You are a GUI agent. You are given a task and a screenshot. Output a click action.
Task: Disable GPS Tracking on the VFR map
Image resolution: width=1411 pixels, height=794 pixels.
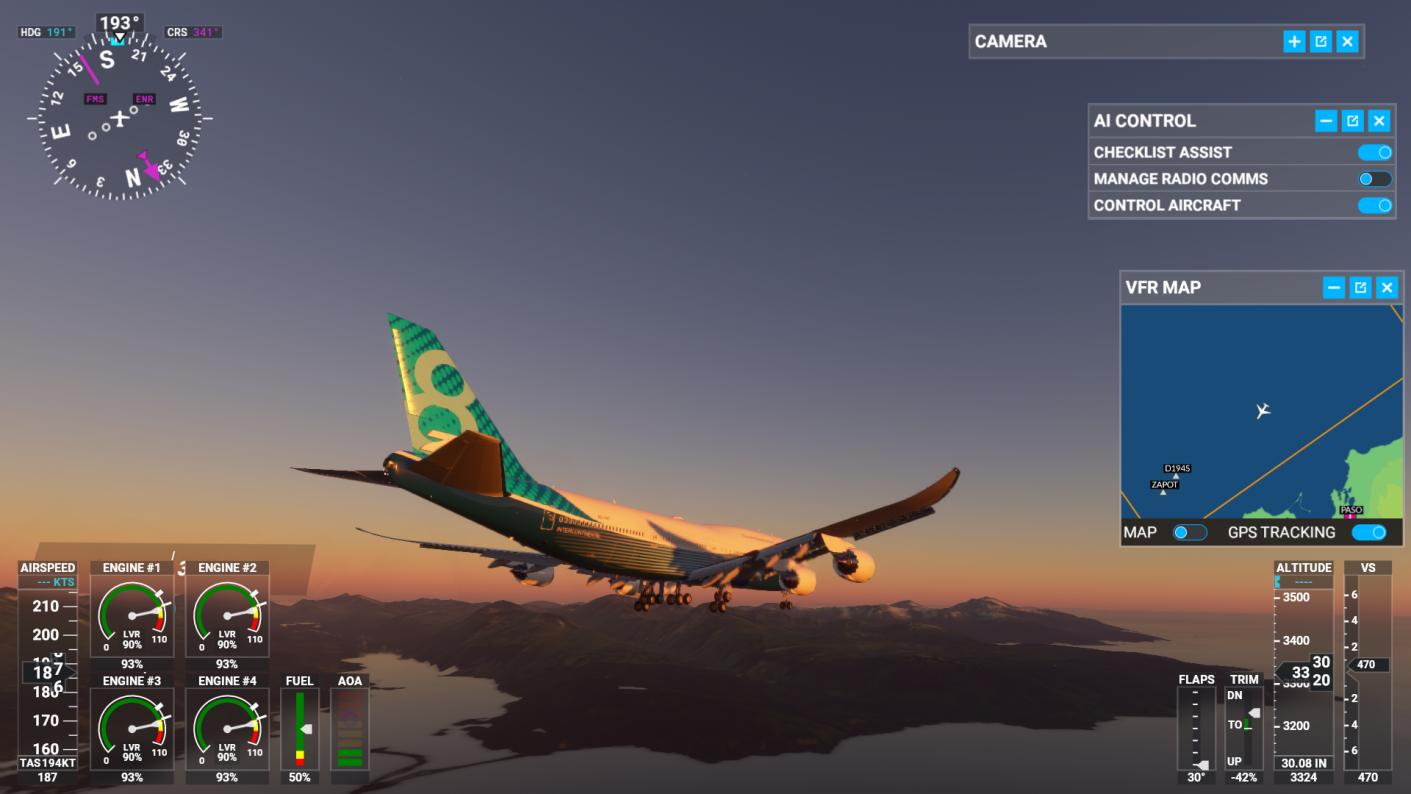click(x=1369, y=532)
